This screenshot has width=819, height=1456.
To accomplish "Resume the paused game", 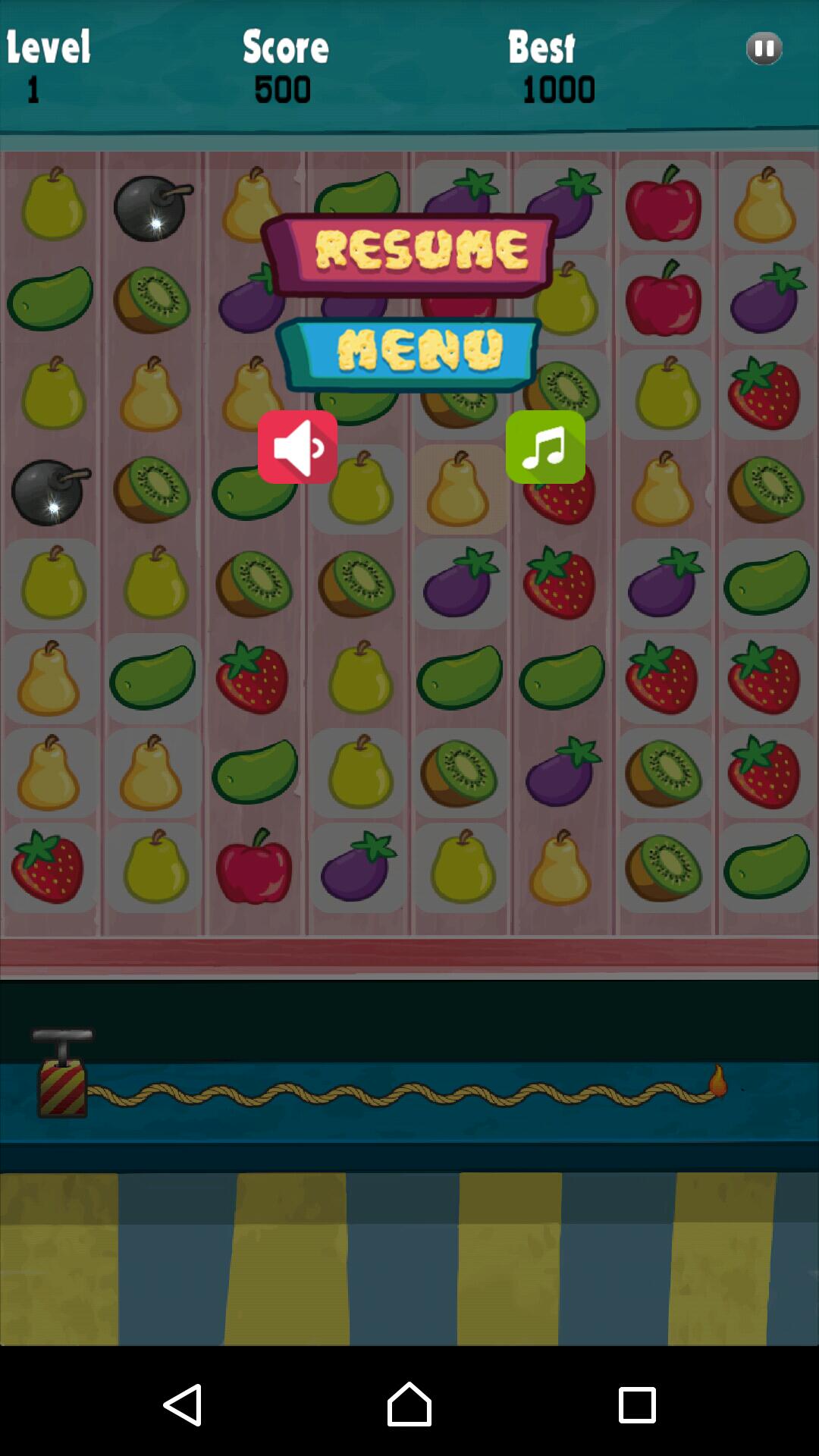I will [x=409, y=253].
